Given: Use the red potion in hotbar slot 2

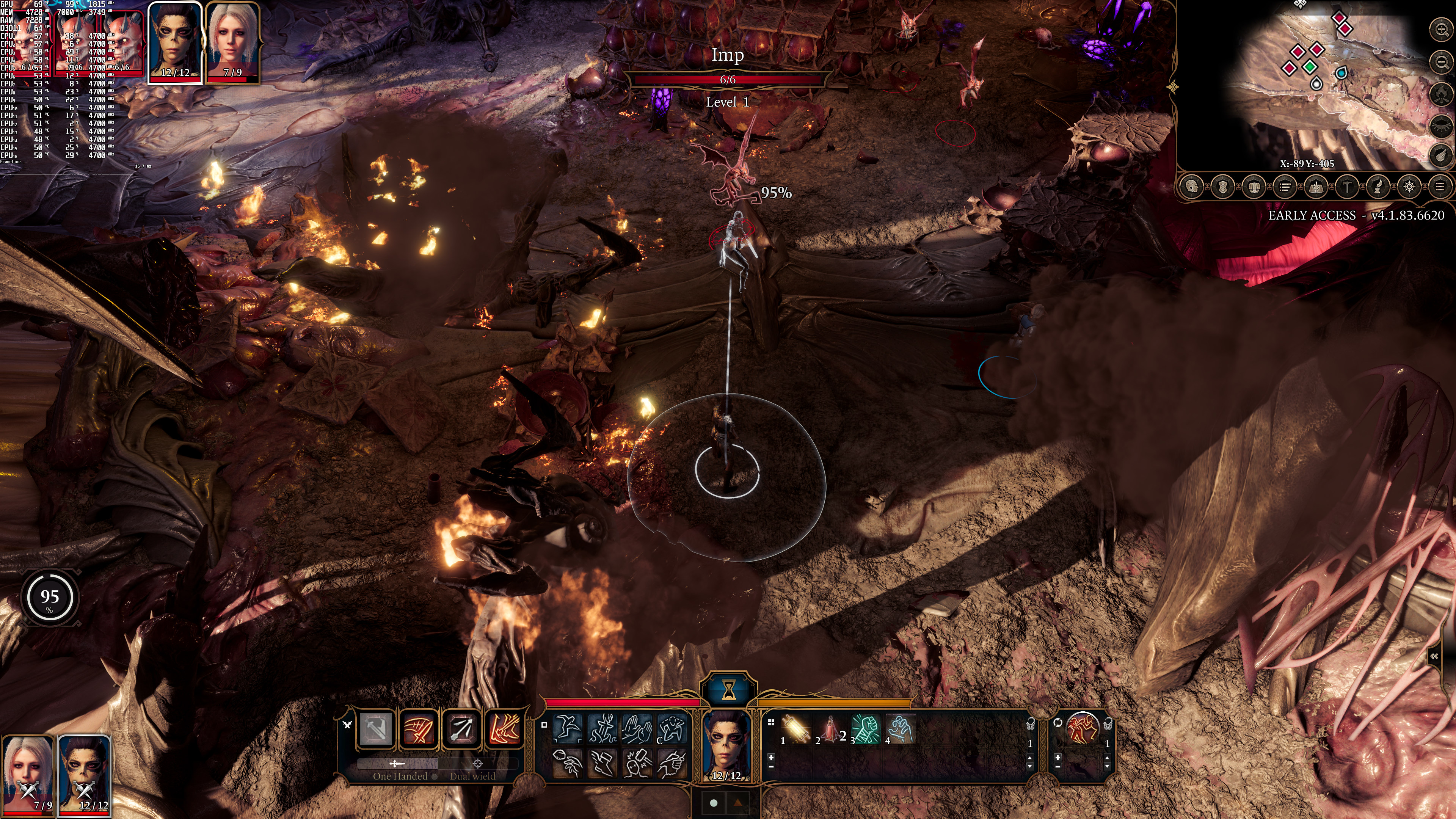Looking at the screenshot, I should tap(831, 728).
